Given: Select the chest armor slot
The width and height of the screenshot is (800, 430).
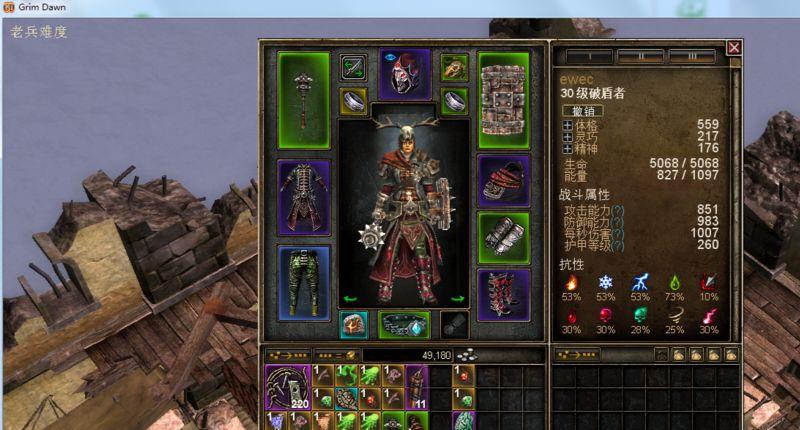Looking at the screenshot, I should pos(303,197).
